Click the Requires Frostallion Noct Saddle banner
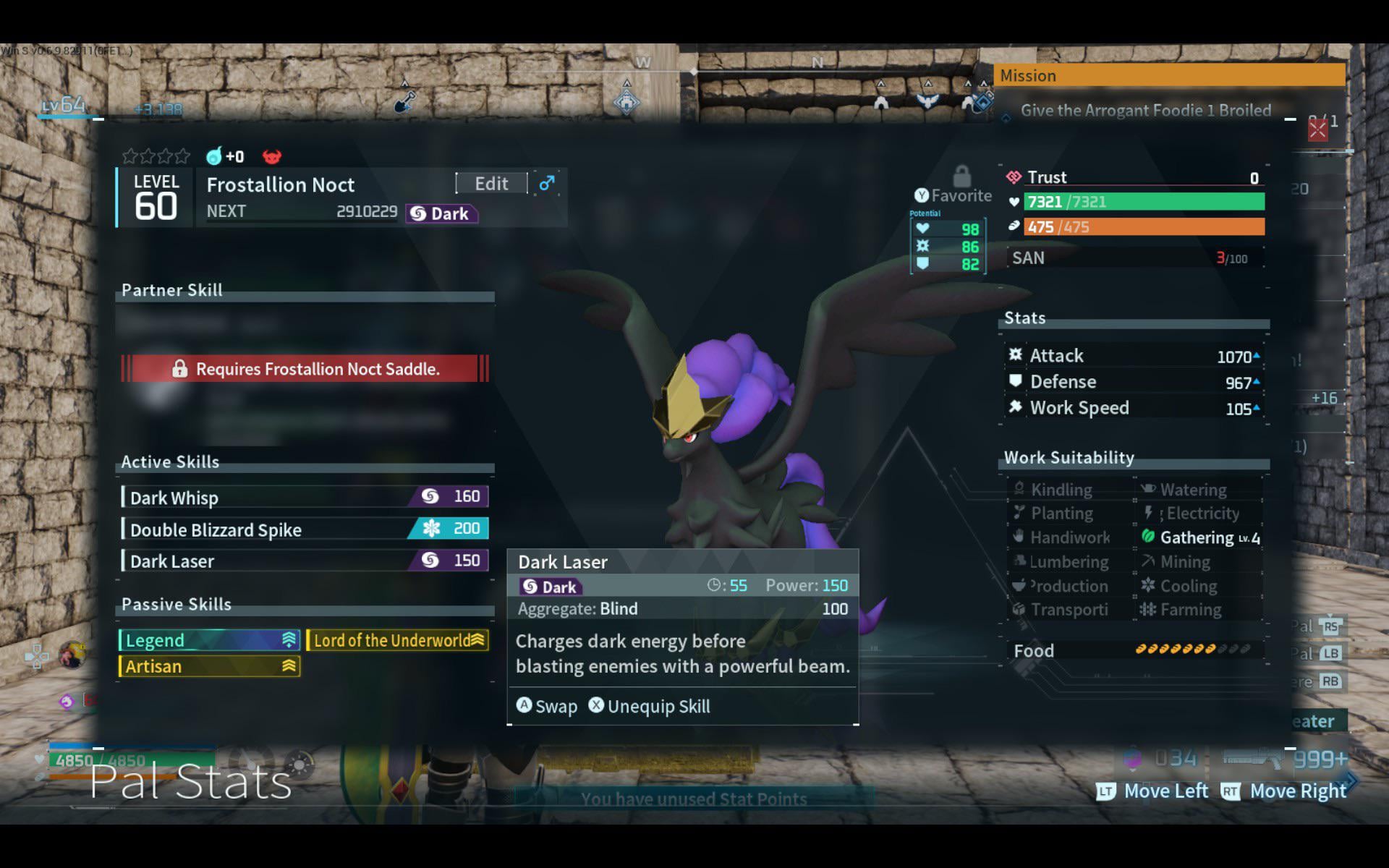This screenshot has height=868, width=1389. click(305, 369)
